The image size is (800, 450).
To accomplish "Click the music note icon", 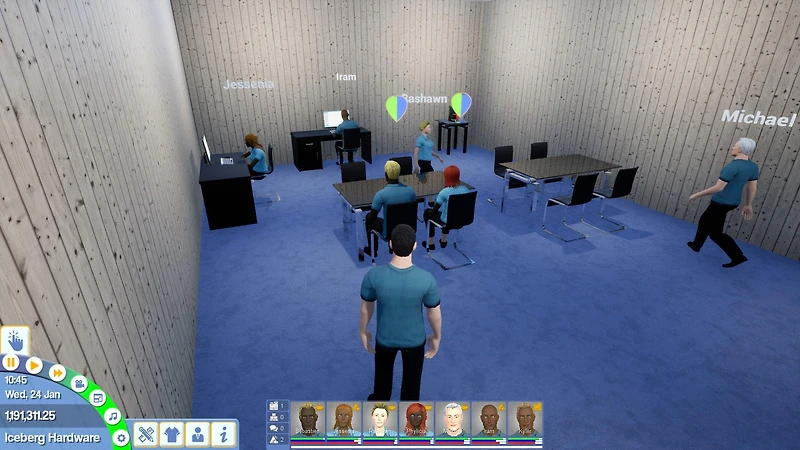I will pos(112,414).
